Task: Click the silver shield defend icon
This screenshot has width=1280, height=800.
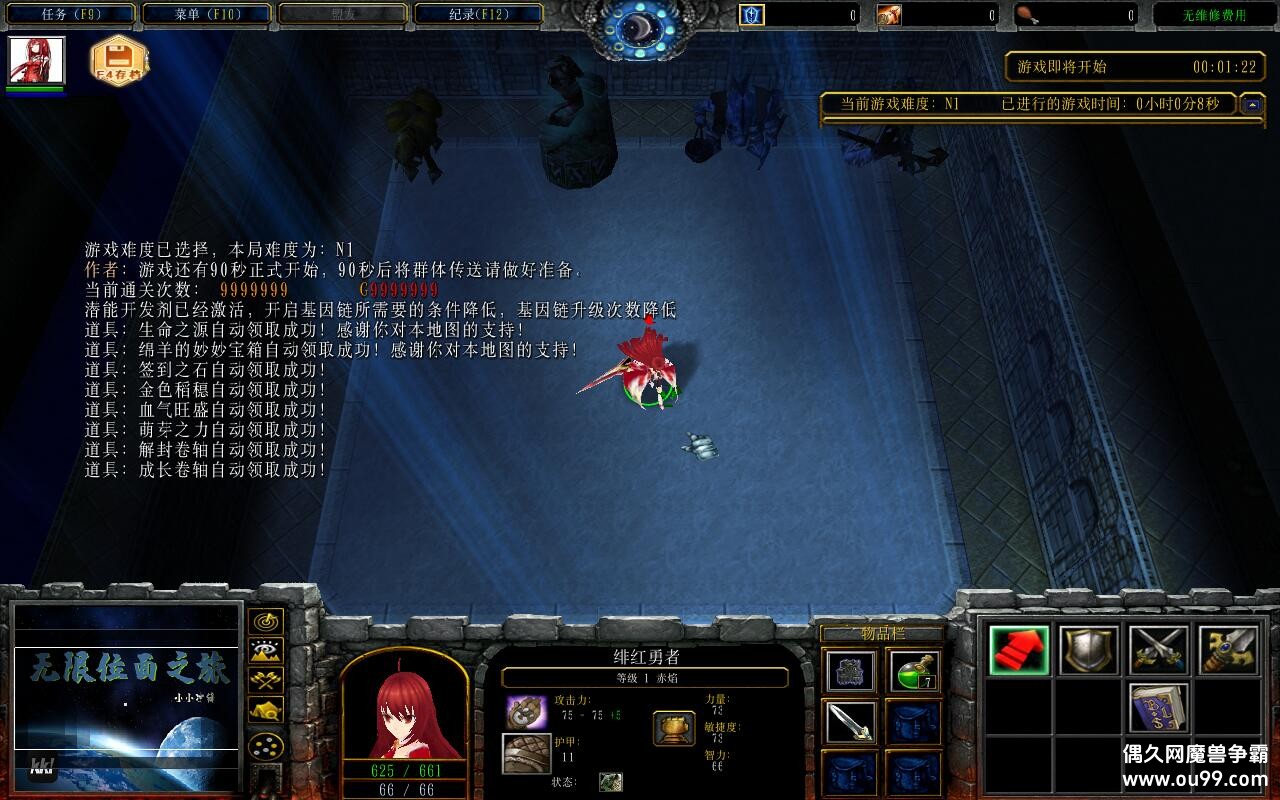Action: click(1090, 650)
